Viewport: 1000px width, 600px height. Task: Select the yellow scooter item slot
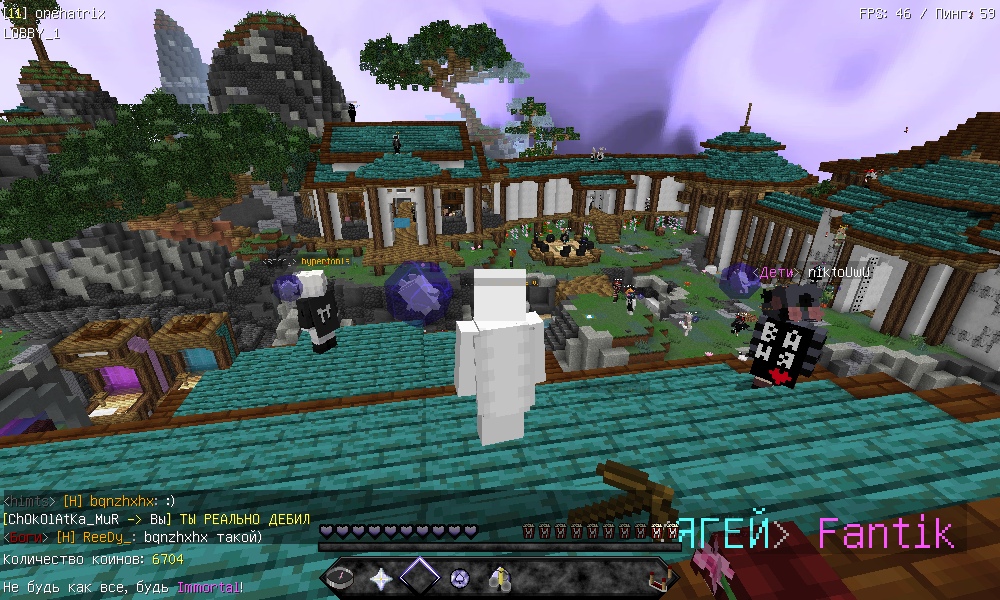coord(499,577)
